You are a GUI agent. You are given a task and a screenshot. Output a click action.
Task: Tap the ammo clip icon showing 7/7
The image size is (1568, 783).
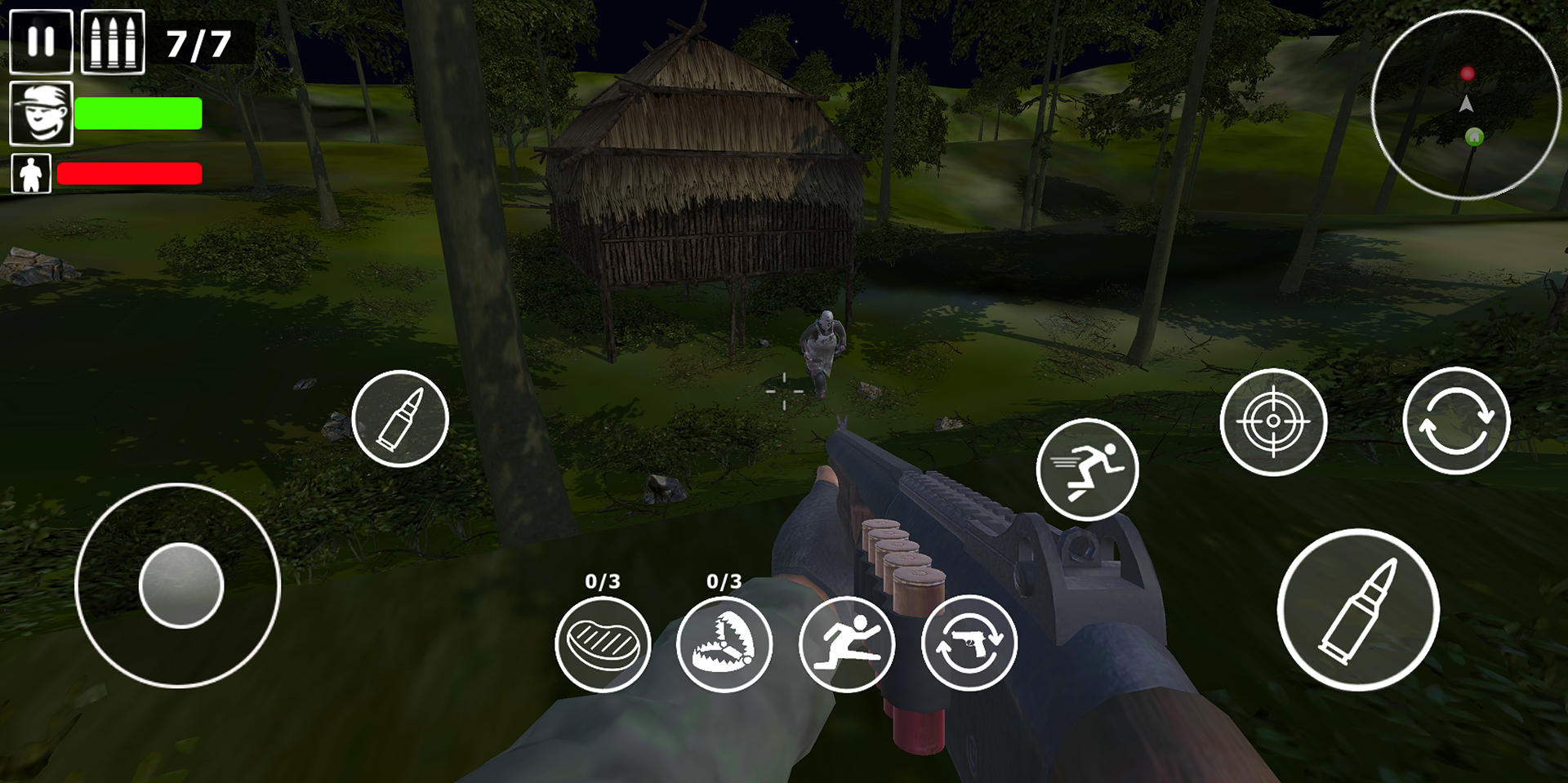click(113, 39)
